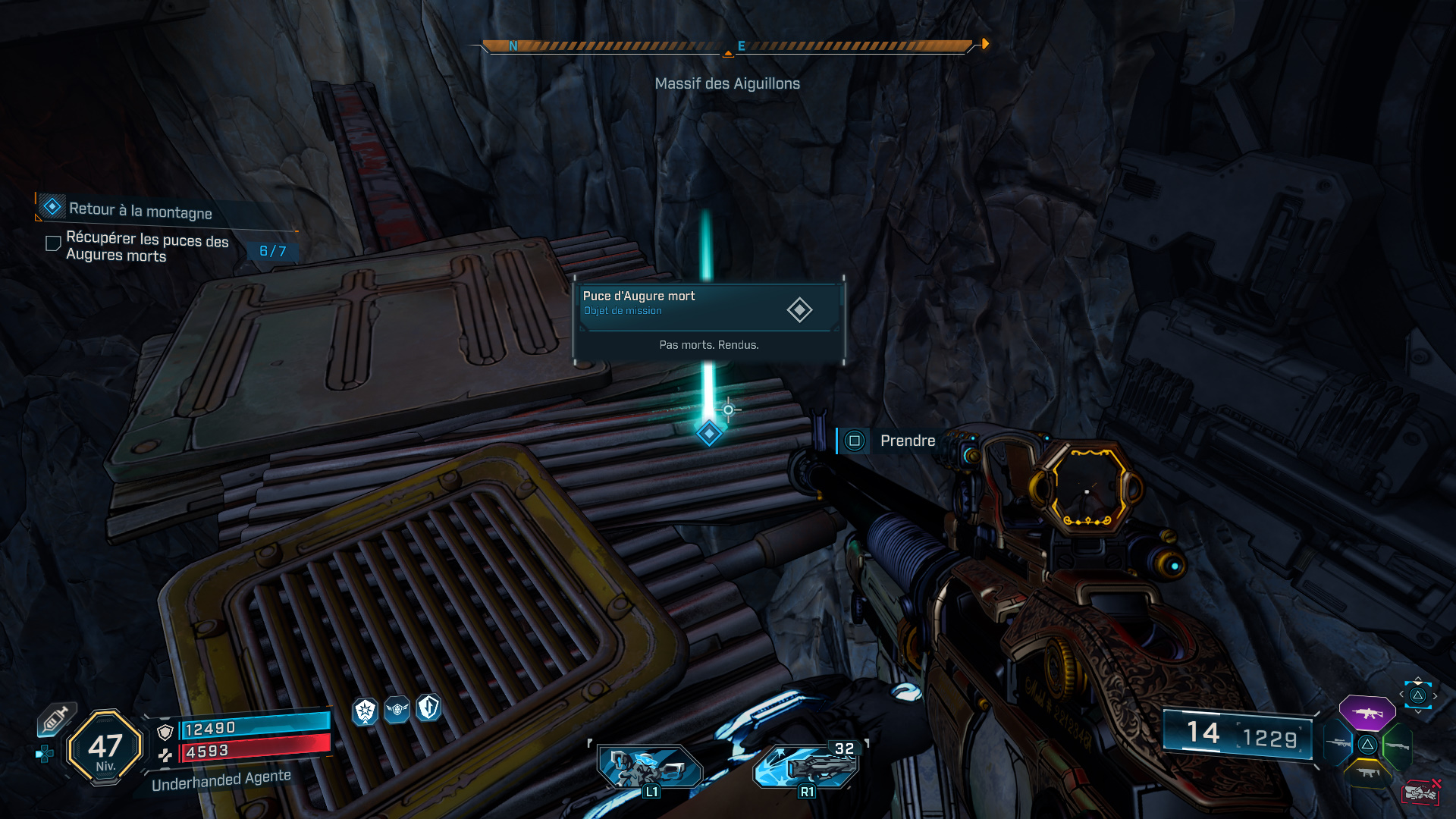
Task: Click the shield-with-arrows buff icon
Action: (429, 708)
